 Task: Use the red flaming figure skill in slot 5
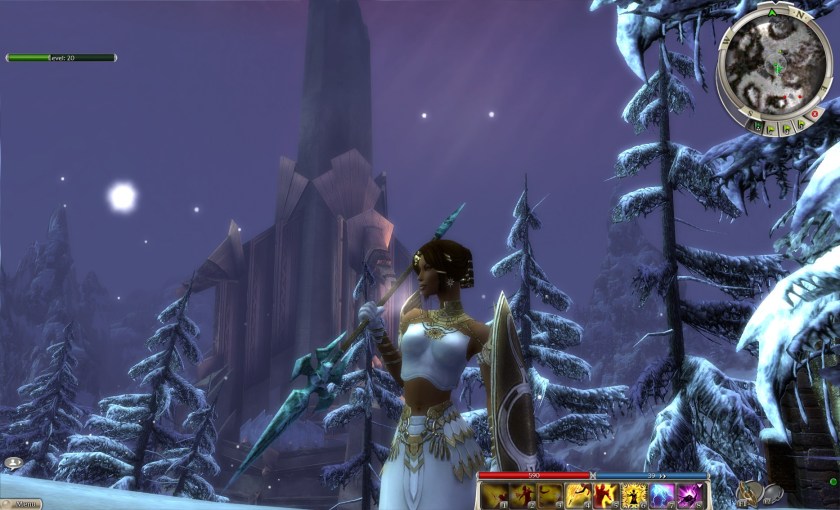[x=606, y=495]
